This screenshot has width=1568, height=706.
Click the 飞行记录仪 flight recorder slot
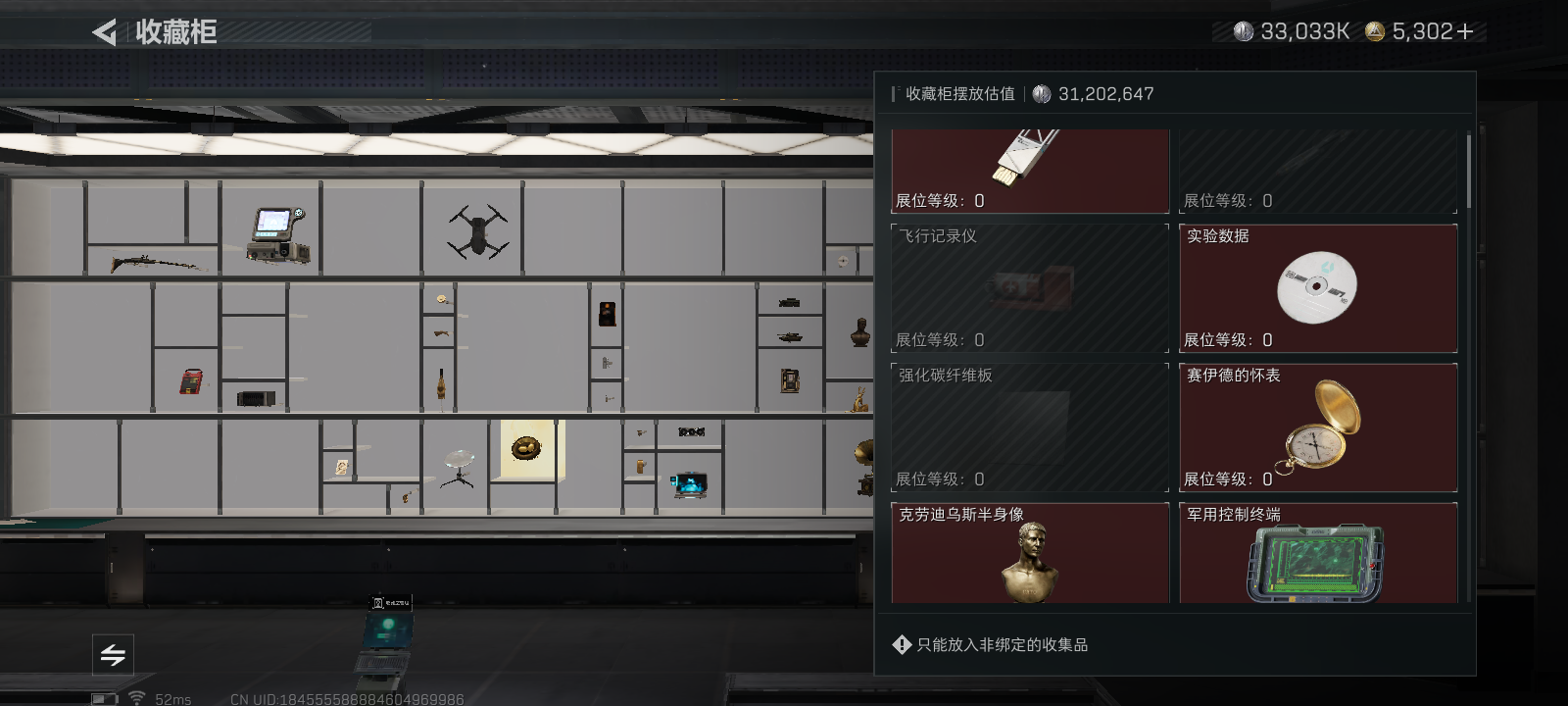pos(1029,287)
